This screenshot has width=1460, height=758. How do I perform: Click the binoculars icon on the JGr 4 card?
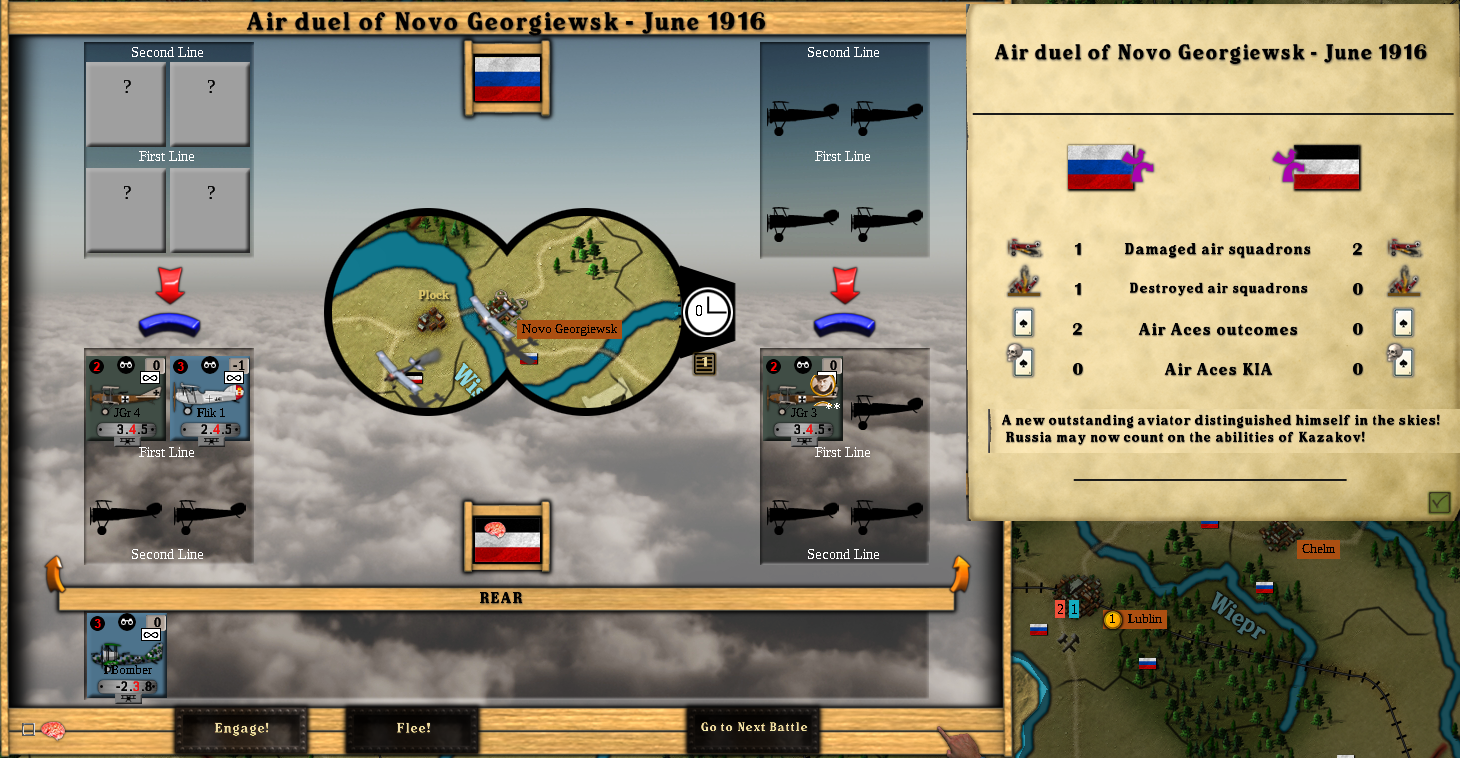tap(124, 367)
